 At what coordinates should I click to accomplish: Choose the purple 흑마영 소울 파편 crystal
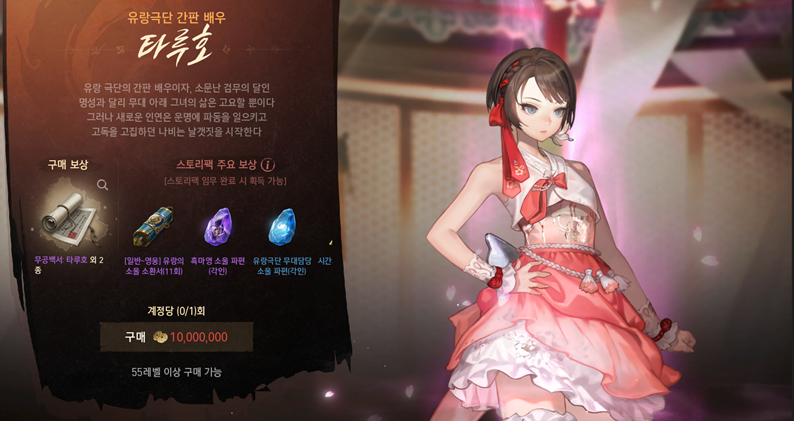click(217, 227)
